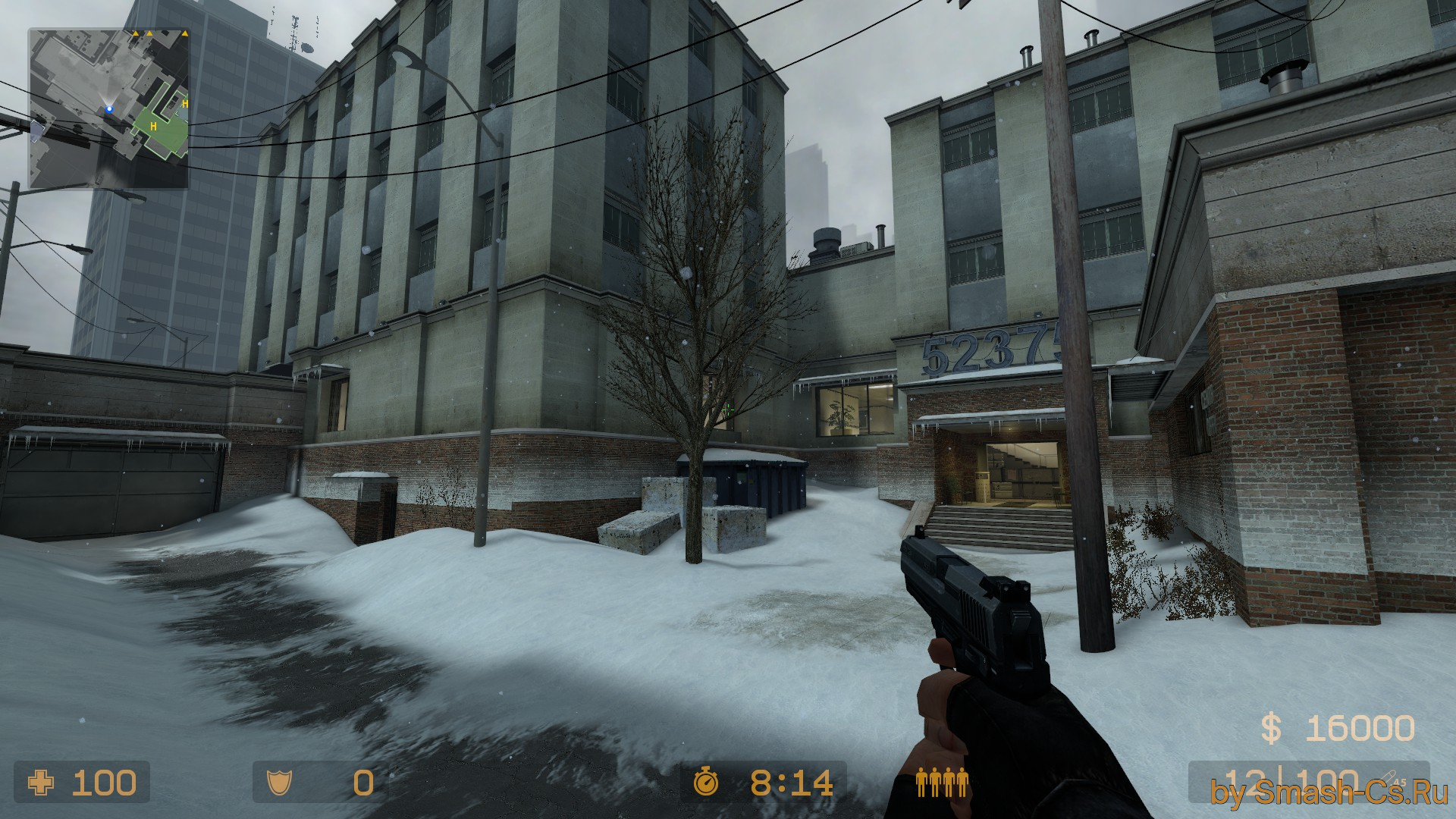Screen dimensions: 1456x819
Task: Click the leftmost yellow arrow on the minimap
Action: point(136,33)
